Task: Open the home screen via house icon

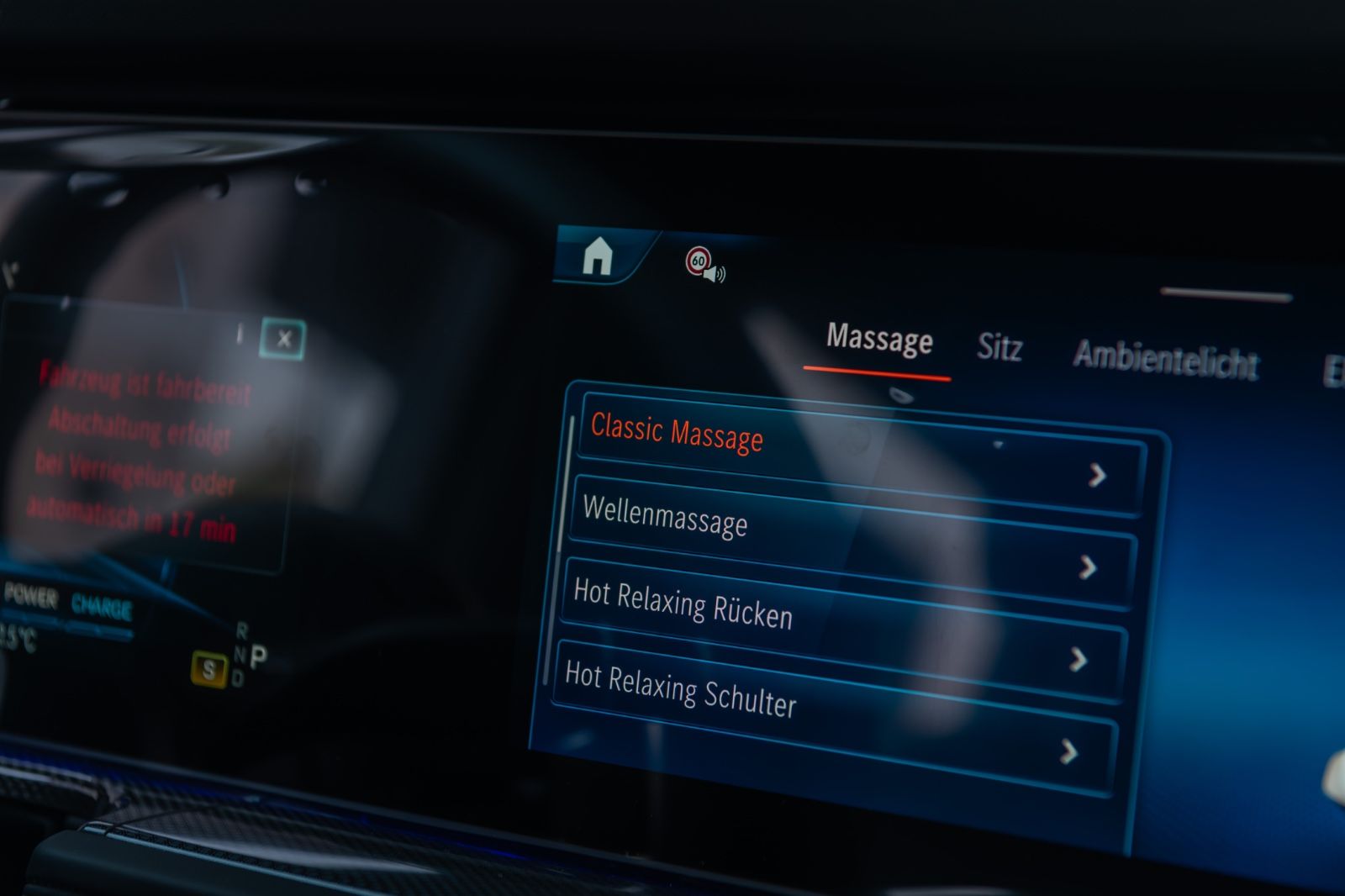Action: [598, 256]
